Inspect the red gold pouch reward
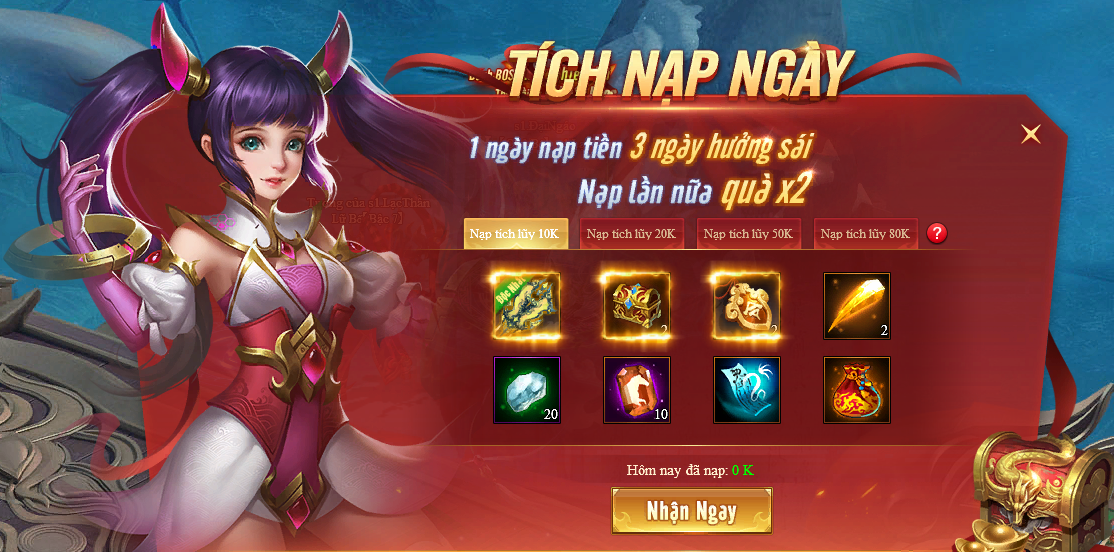 coord(857,389)
